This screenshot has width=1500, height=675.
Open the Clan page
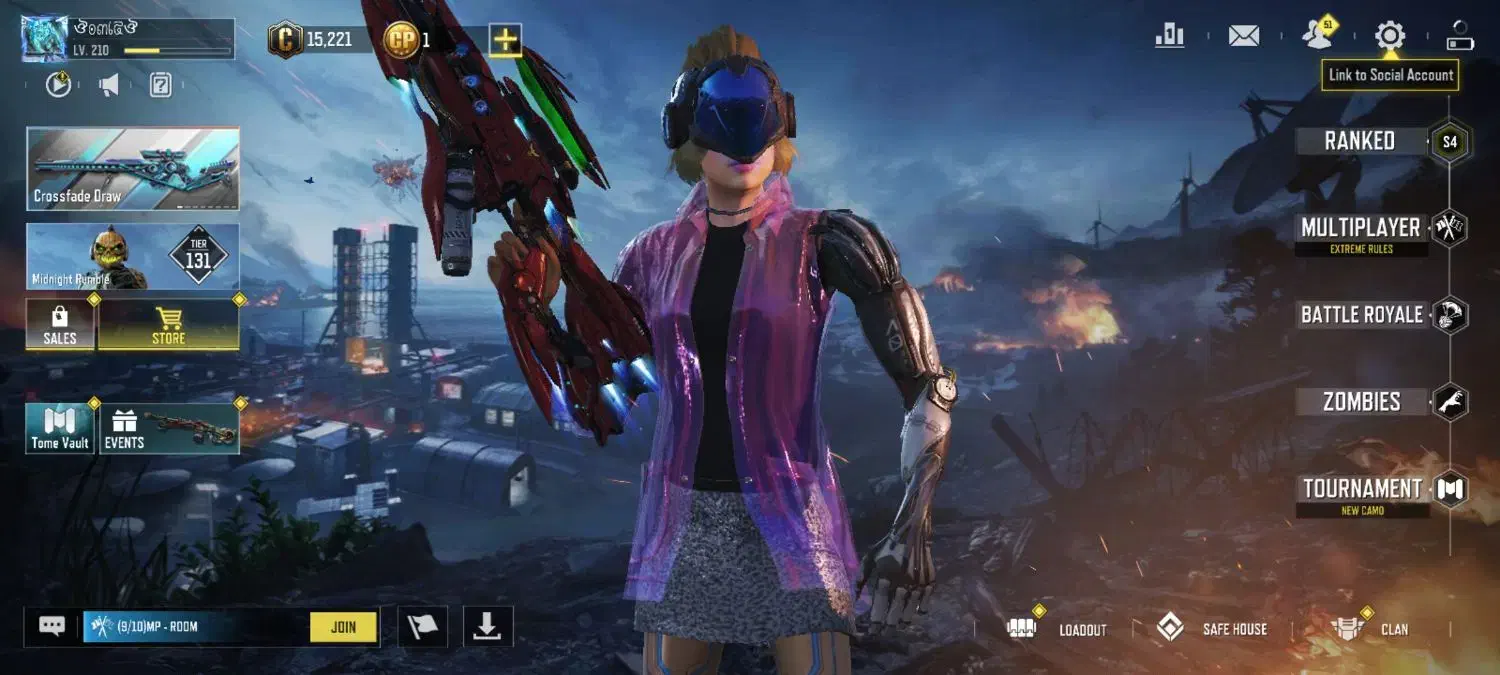point(1370,629)
